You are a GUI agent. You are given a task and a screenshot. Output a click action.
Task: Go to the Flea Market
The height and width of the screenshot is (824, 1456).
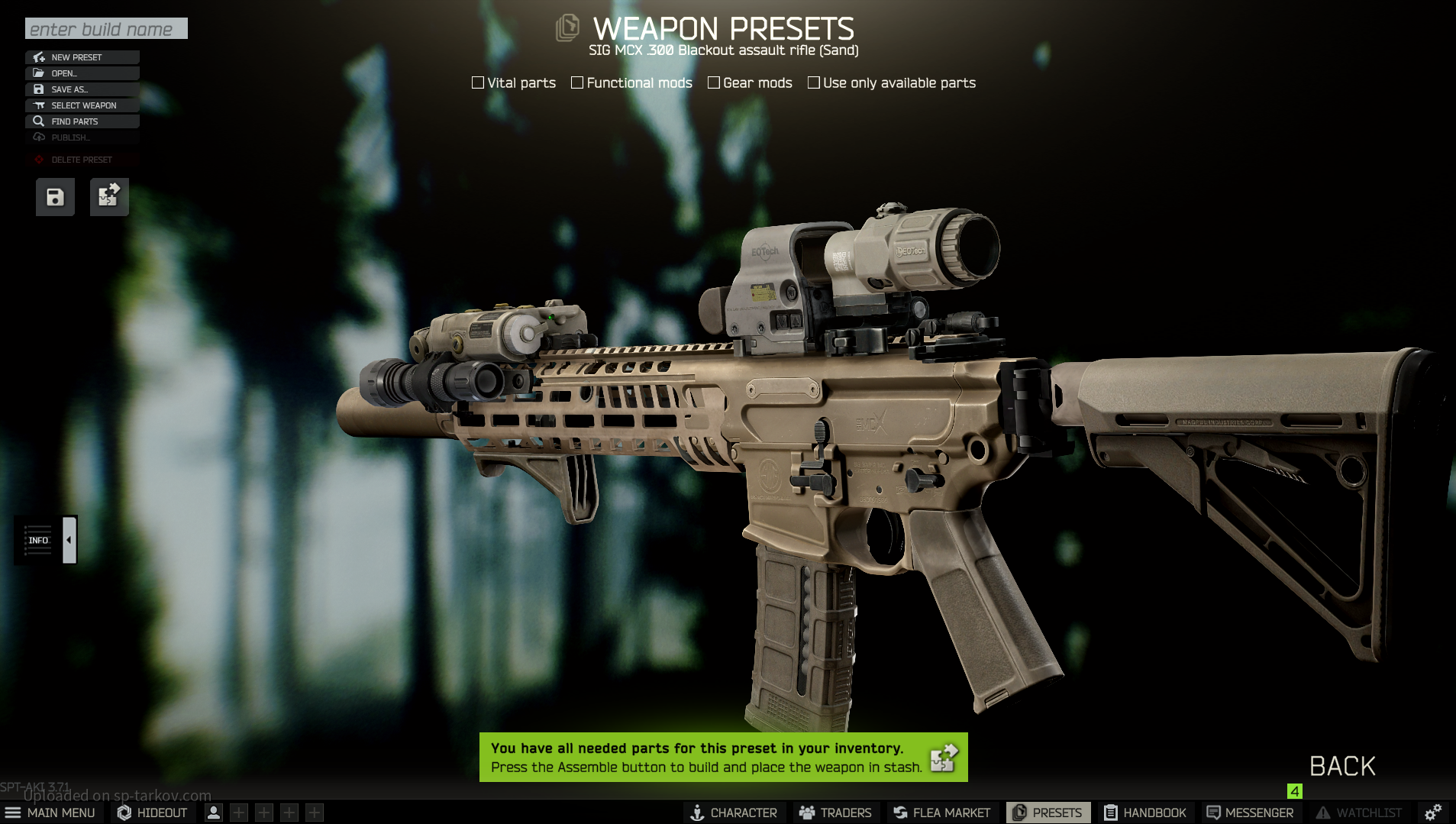pos(941,813)
